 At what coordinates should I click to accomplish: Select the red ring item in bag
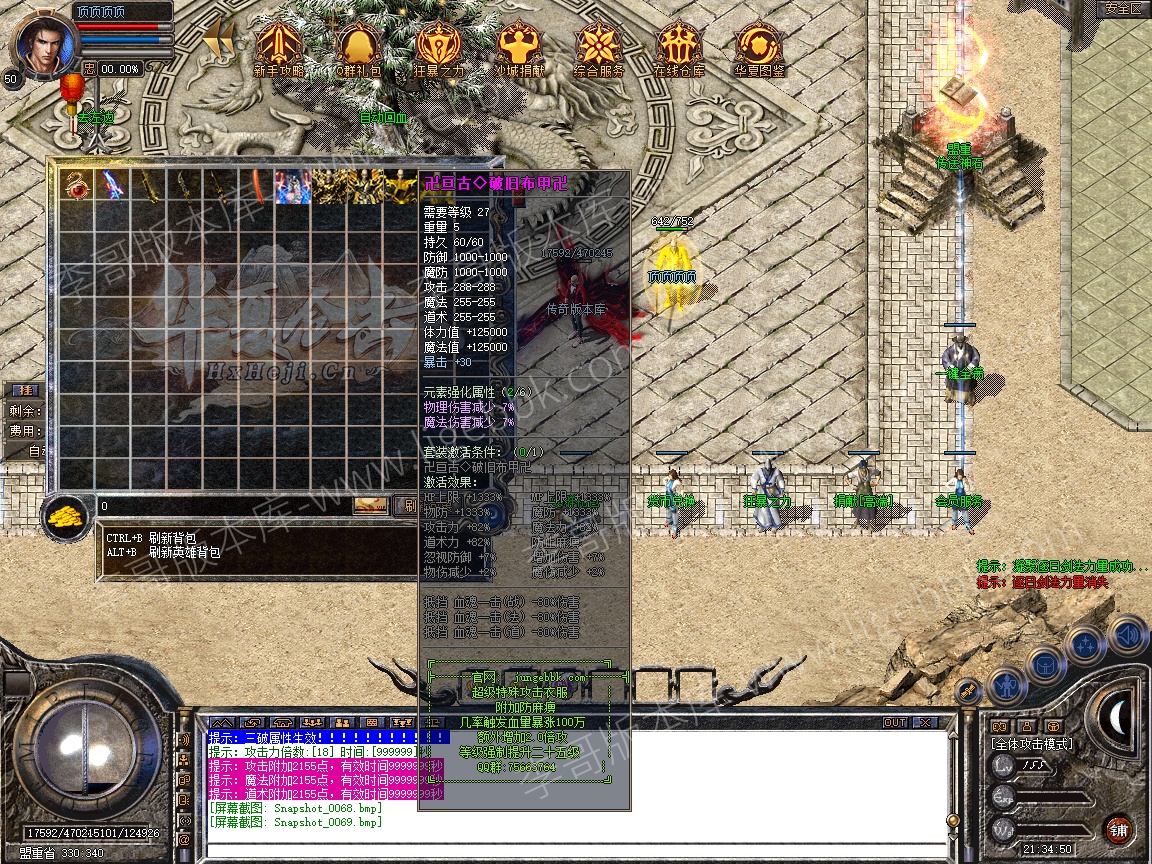pyautogui.click(x=77, y=186)
